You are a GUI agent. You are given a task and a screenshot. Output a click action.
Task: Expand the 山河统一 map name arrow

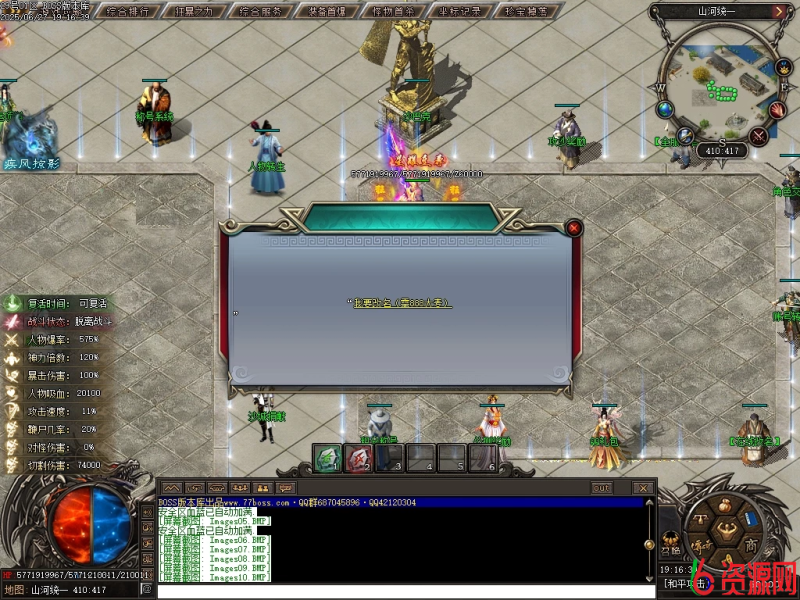point(778,12)
